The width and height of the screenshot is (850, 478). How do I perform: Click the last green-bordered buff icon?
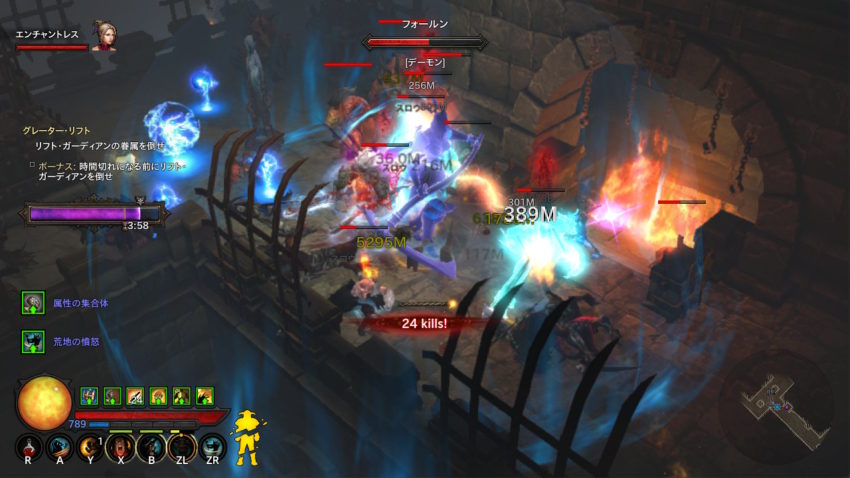[x=205, y=395]
